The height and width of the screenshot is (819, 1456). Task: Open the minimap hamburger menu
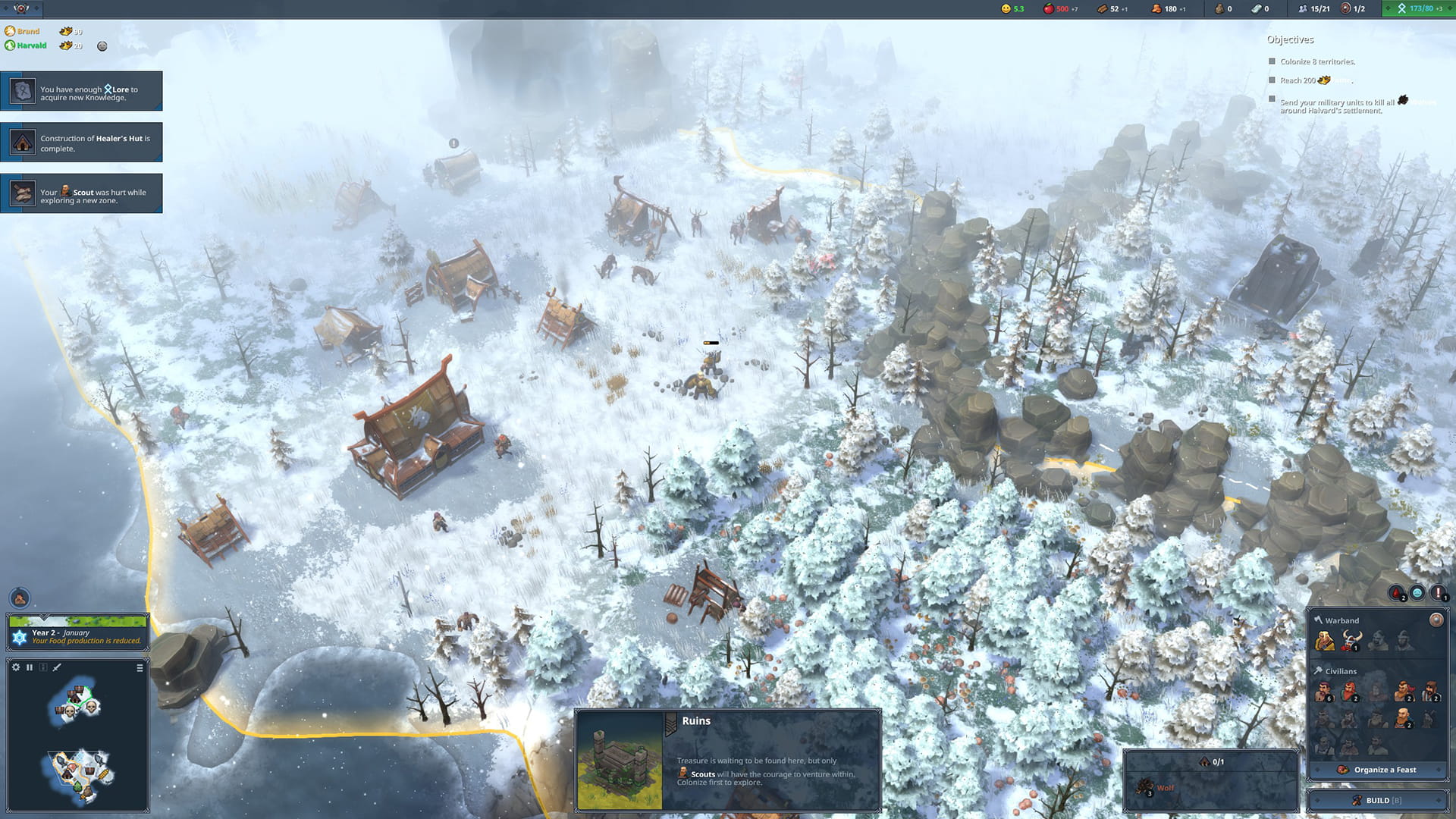pos(140,668)
